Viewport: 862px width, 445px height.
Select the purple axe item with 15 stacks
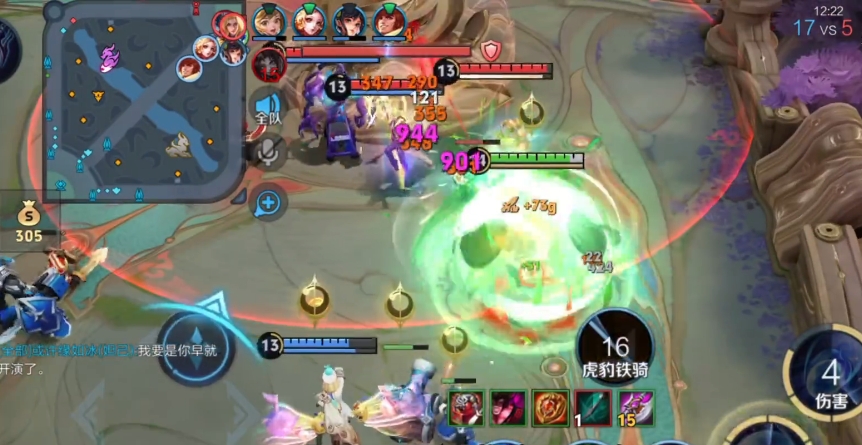click(635, 408)
